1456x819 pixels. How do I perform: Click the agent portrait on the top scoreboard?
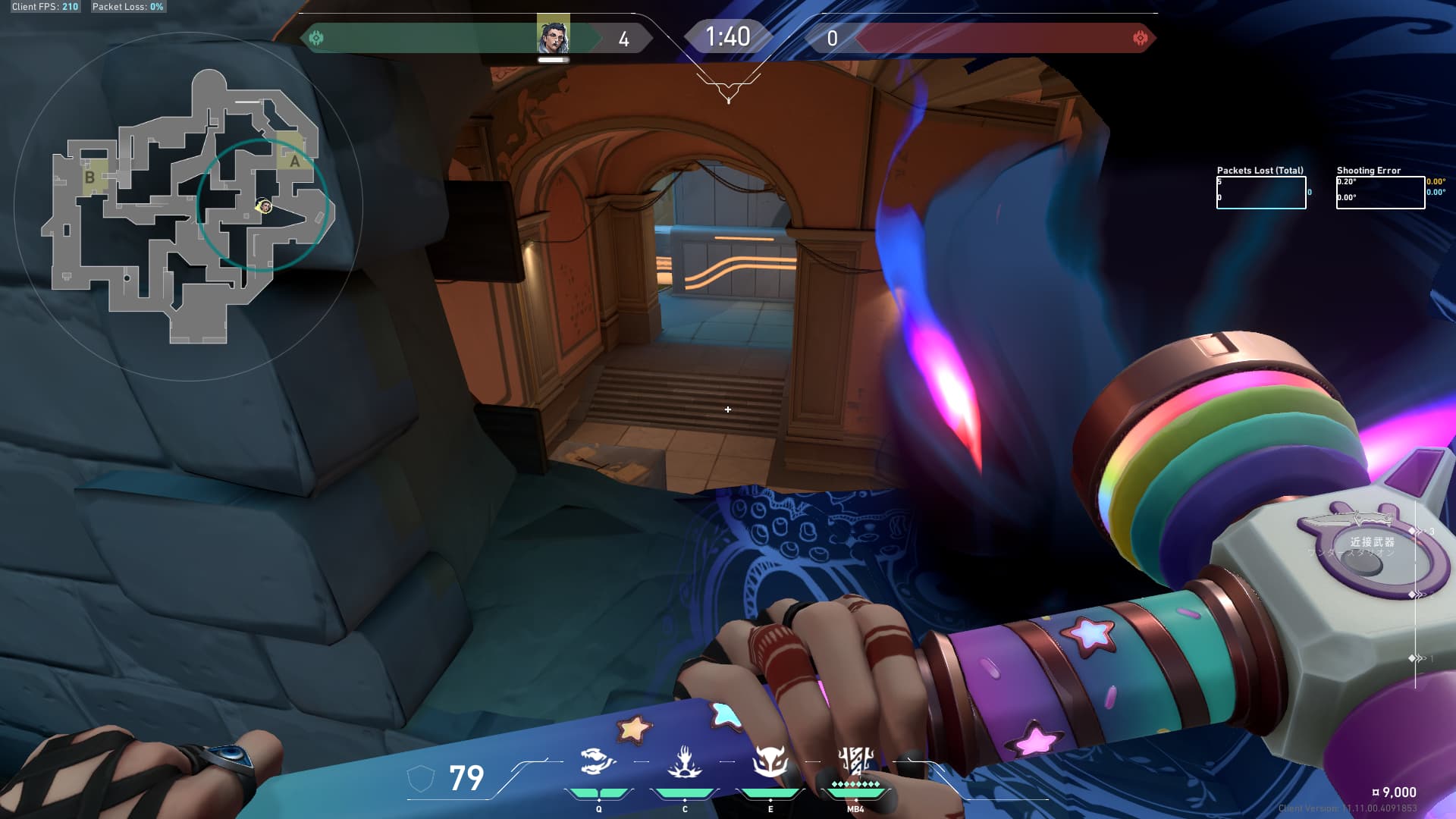point(553,36)
